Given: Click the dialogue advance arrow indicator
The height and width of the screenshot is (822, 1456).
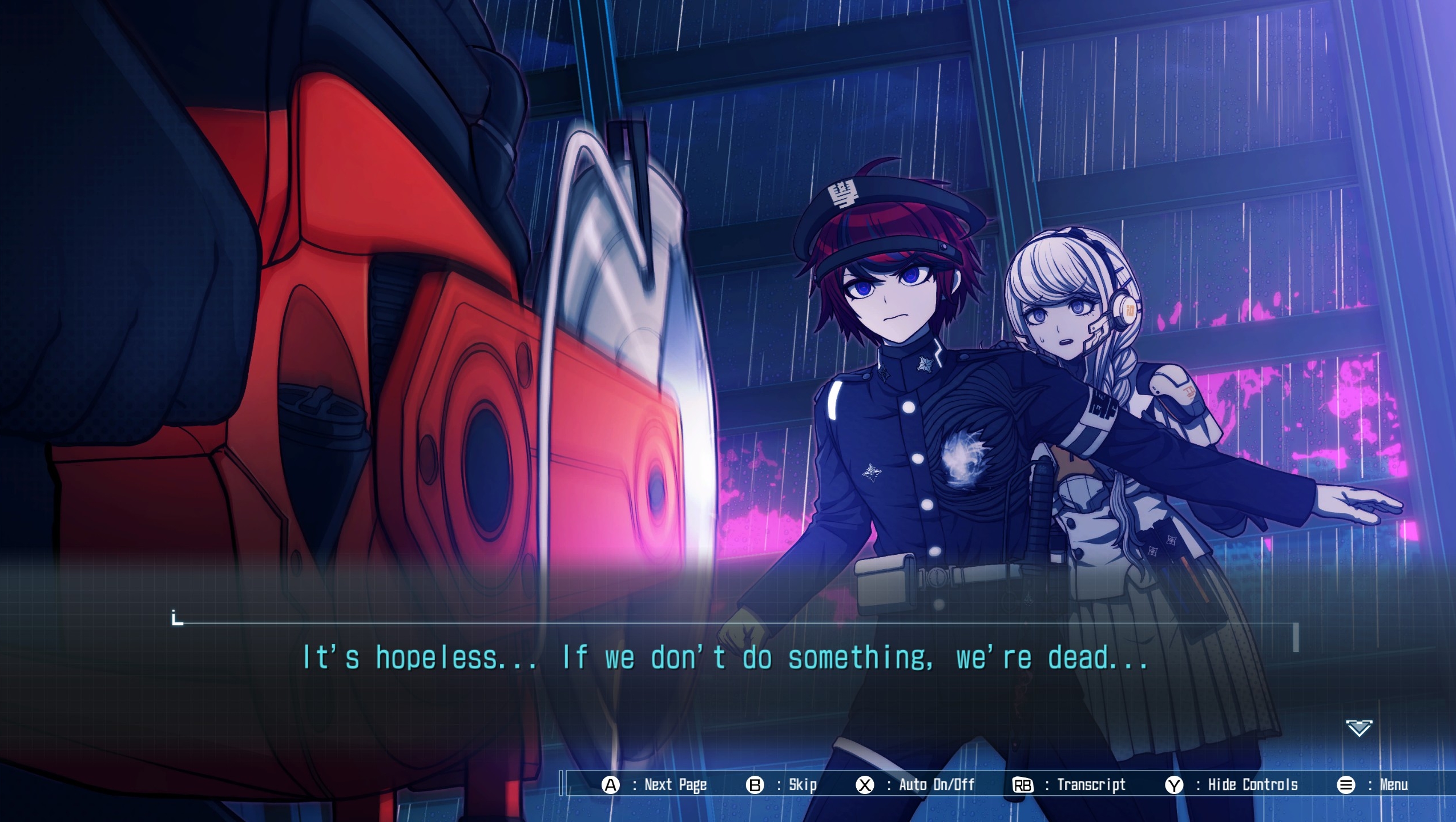Looking at the screenshot, I should [1358, 729].
